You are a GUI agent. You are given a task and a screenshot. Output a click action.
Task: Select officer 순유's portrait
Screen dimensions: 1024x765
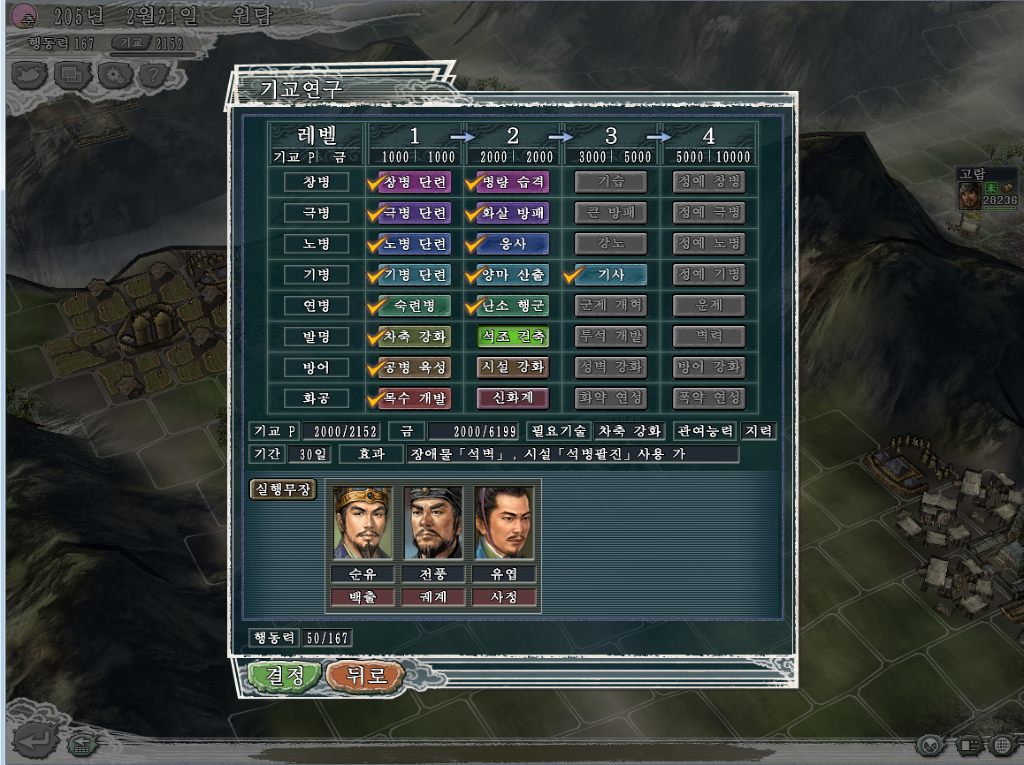click(364, 522)
